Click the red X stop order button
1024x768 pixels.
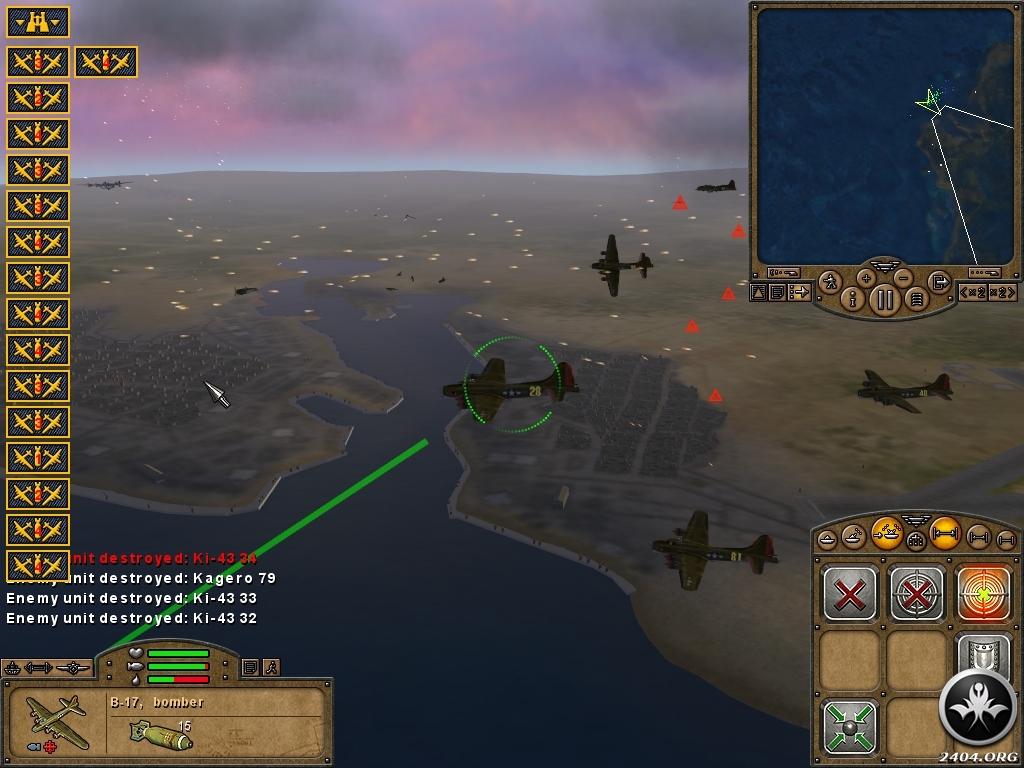point(850,594)
